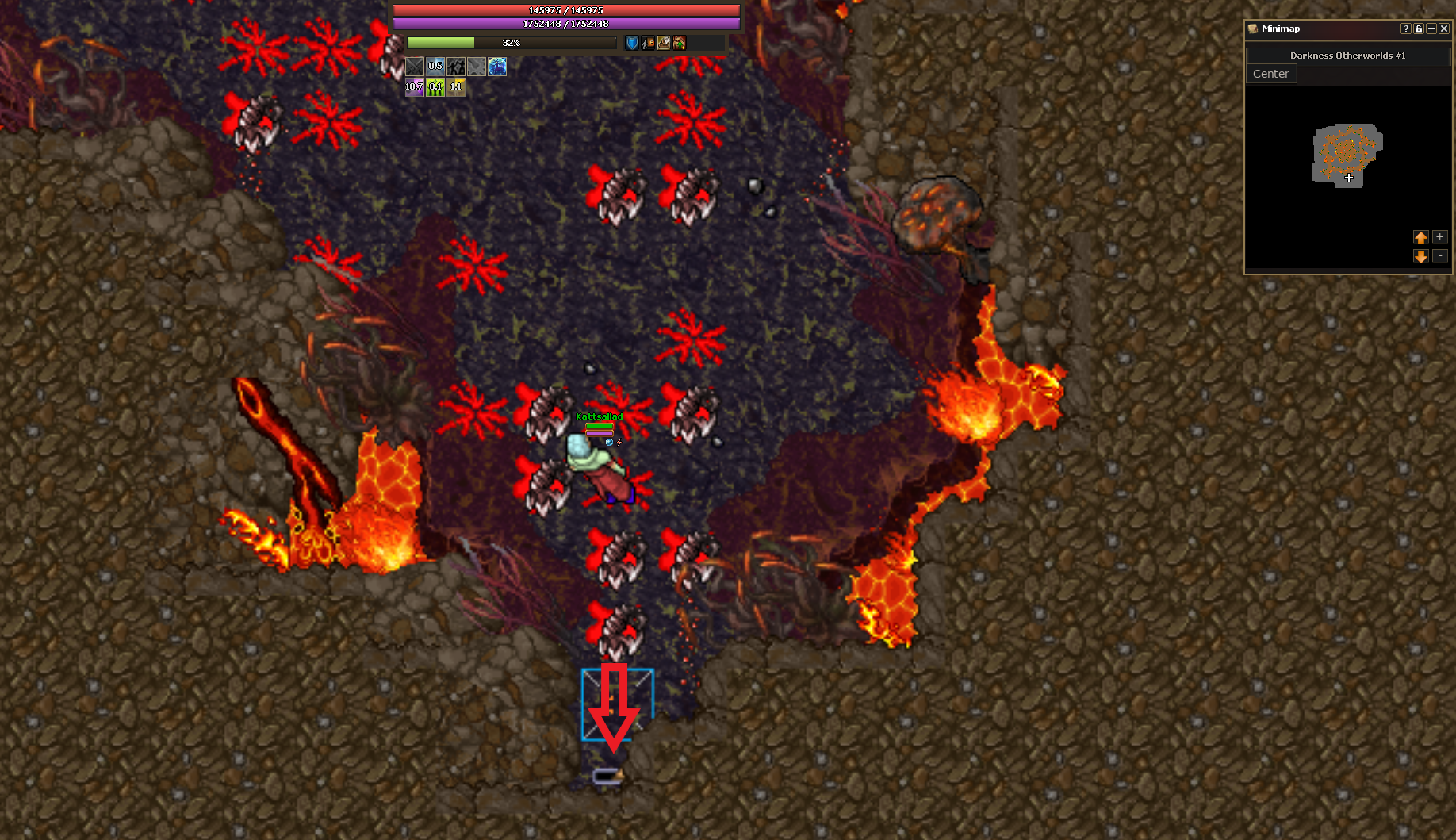Click the crossed swords cooldown icon

[415, 67]
